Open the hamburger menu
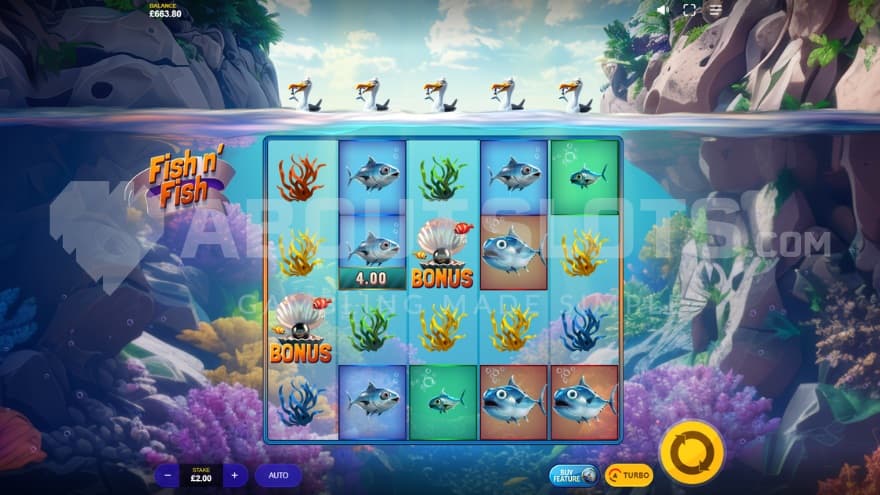Image resolution: width=880 pixels, height=495 pixels. tap(715, 10)
